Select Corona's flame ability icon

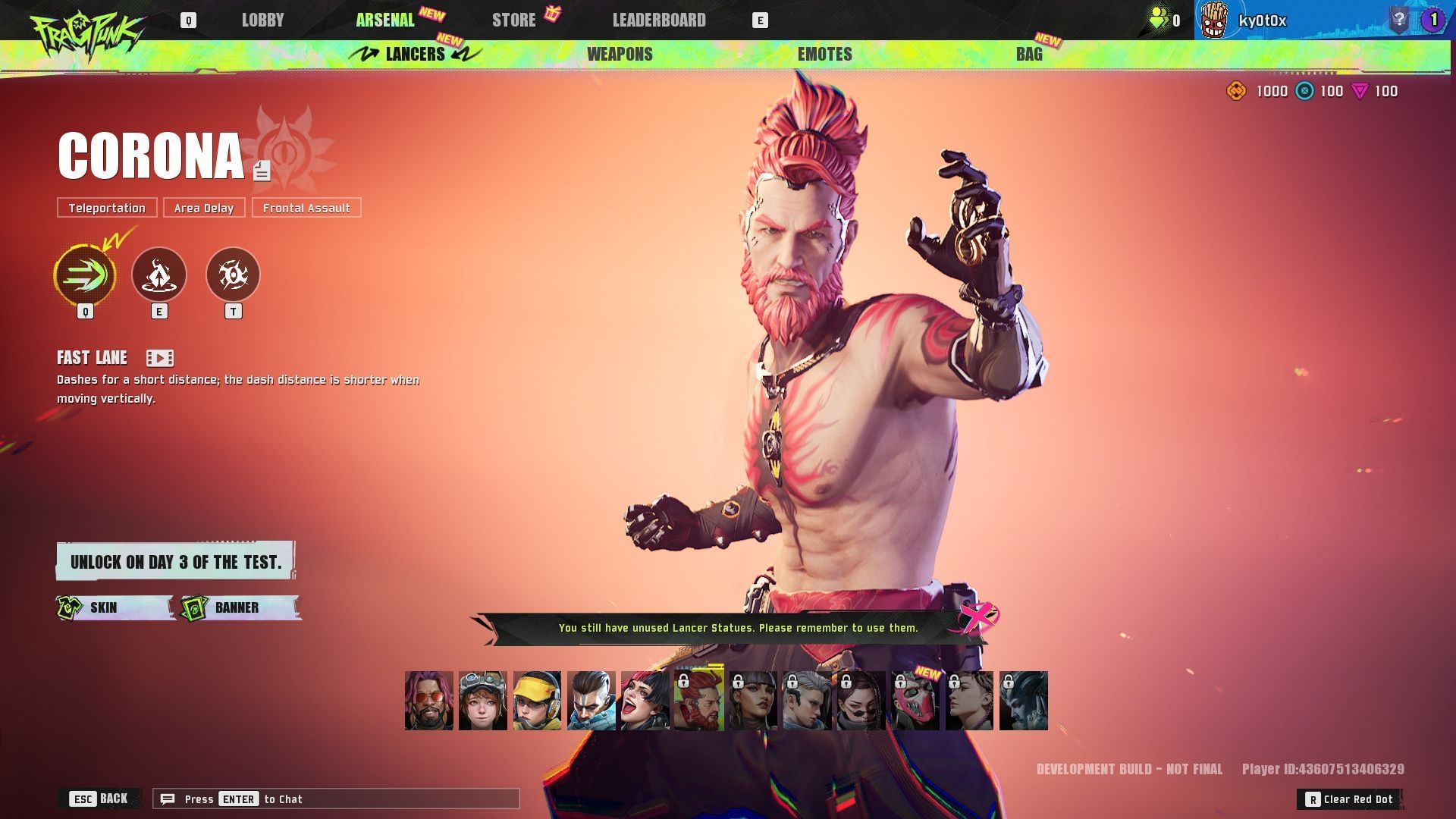pyautogui.click(x=159, y=275)
